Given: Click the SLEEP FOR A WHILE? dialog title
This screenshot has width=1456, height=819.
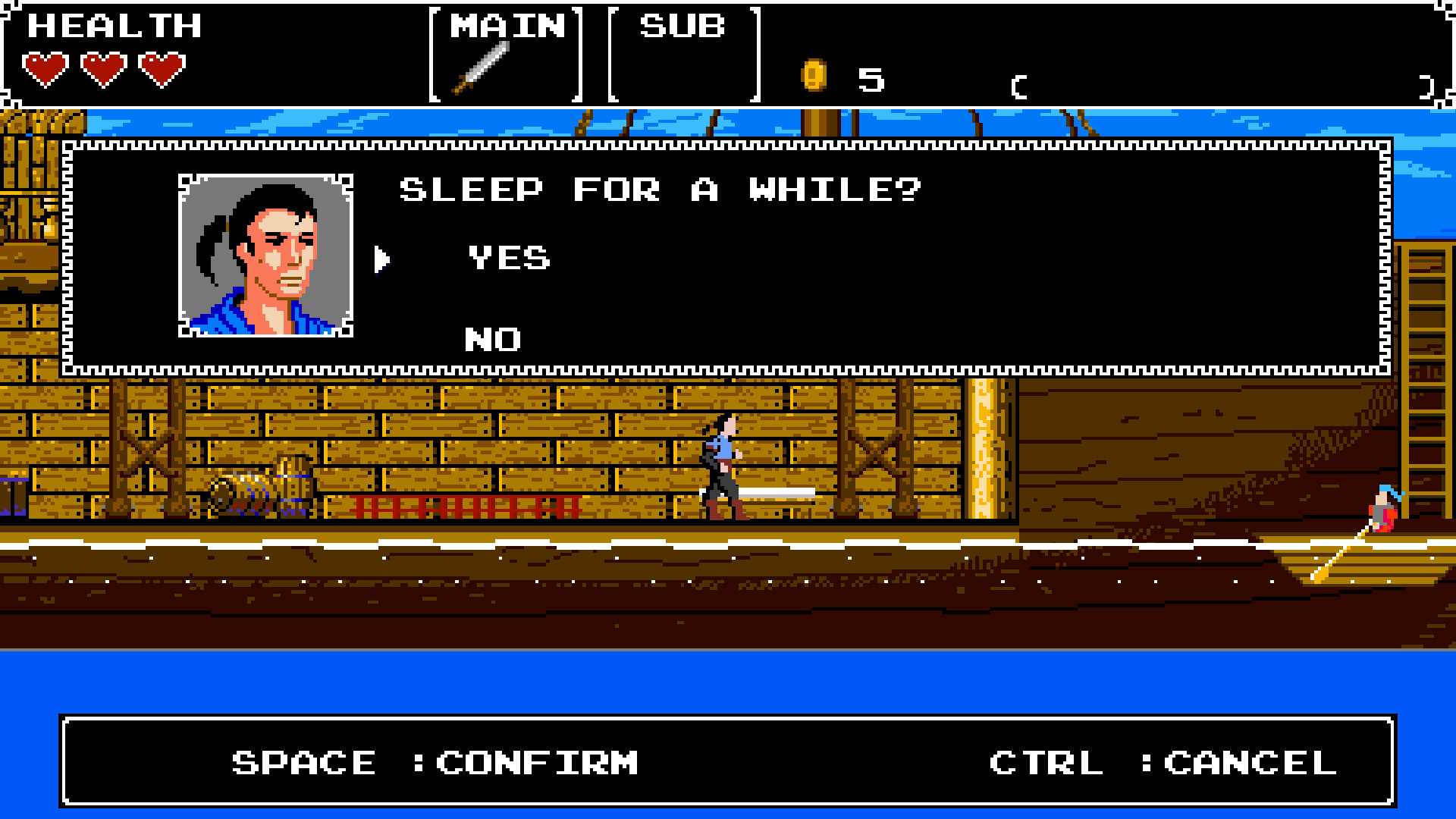Looking at the screenshot, I should (x=660, y=190).
